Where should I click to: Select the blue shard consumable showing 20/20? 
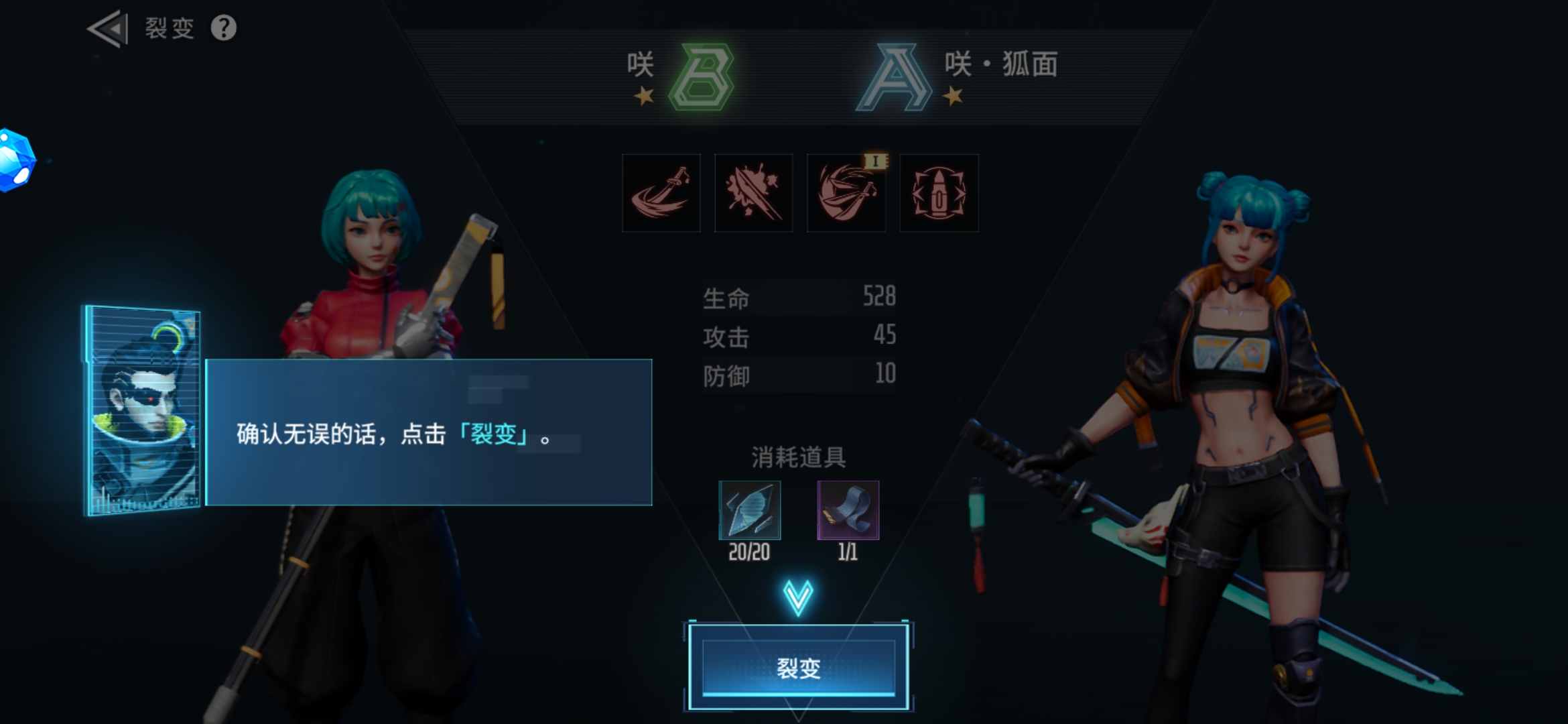(748, 511)
